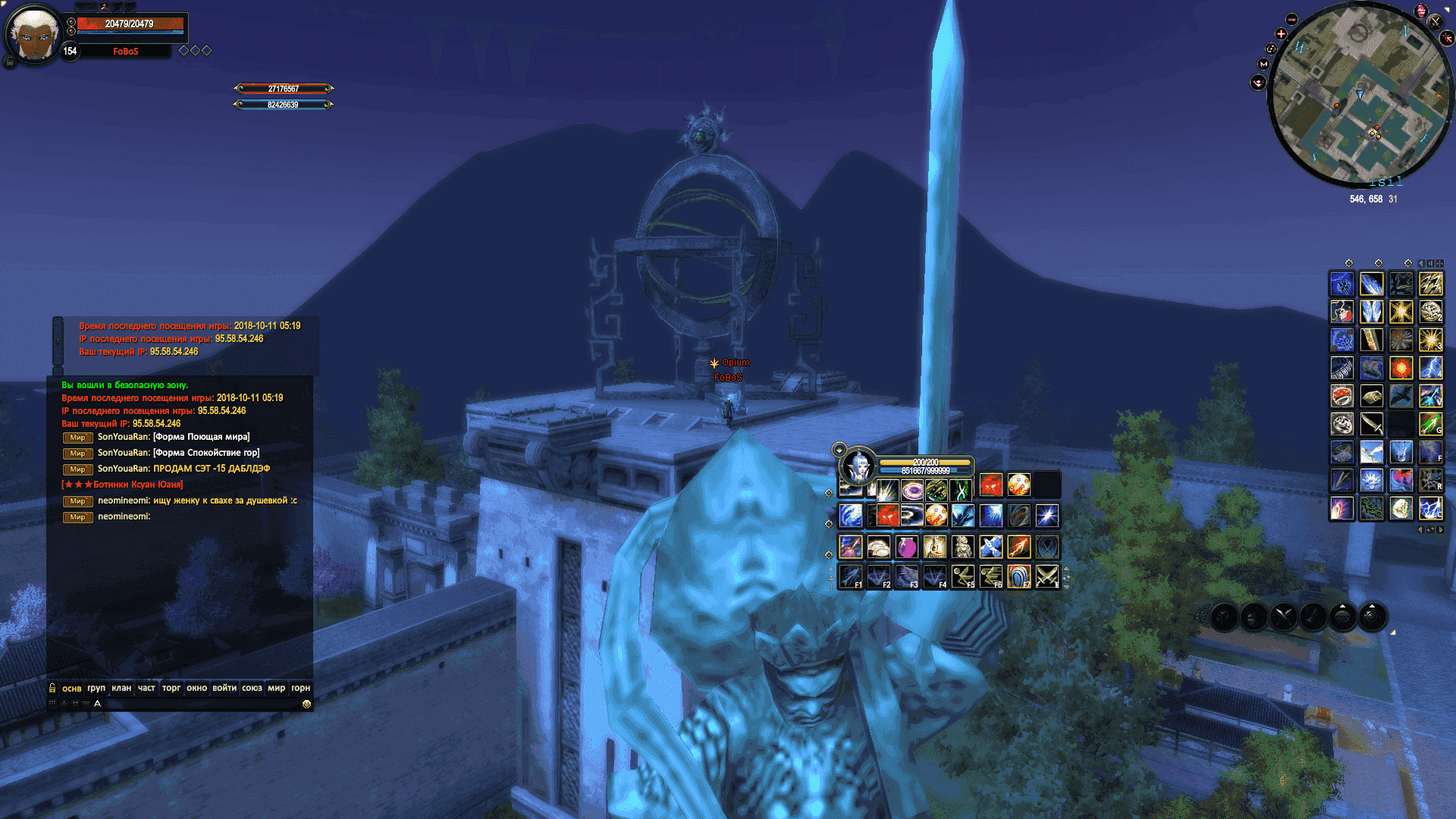This screenshot has height=819, width=1456.
Task: Activate the F5 running figure skill
Action: 962,577
